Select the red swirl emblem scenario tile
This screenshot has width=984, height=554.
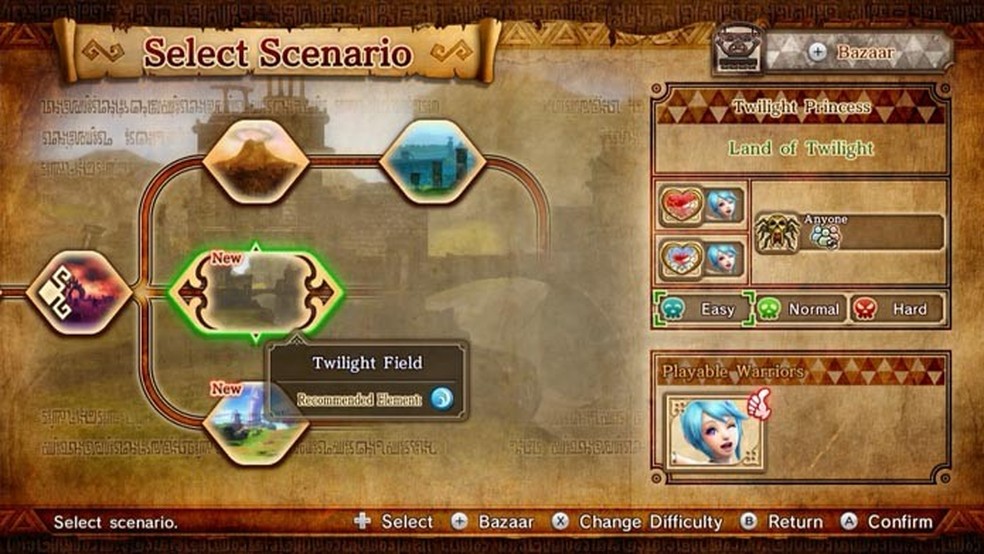[x=79, y=291]
